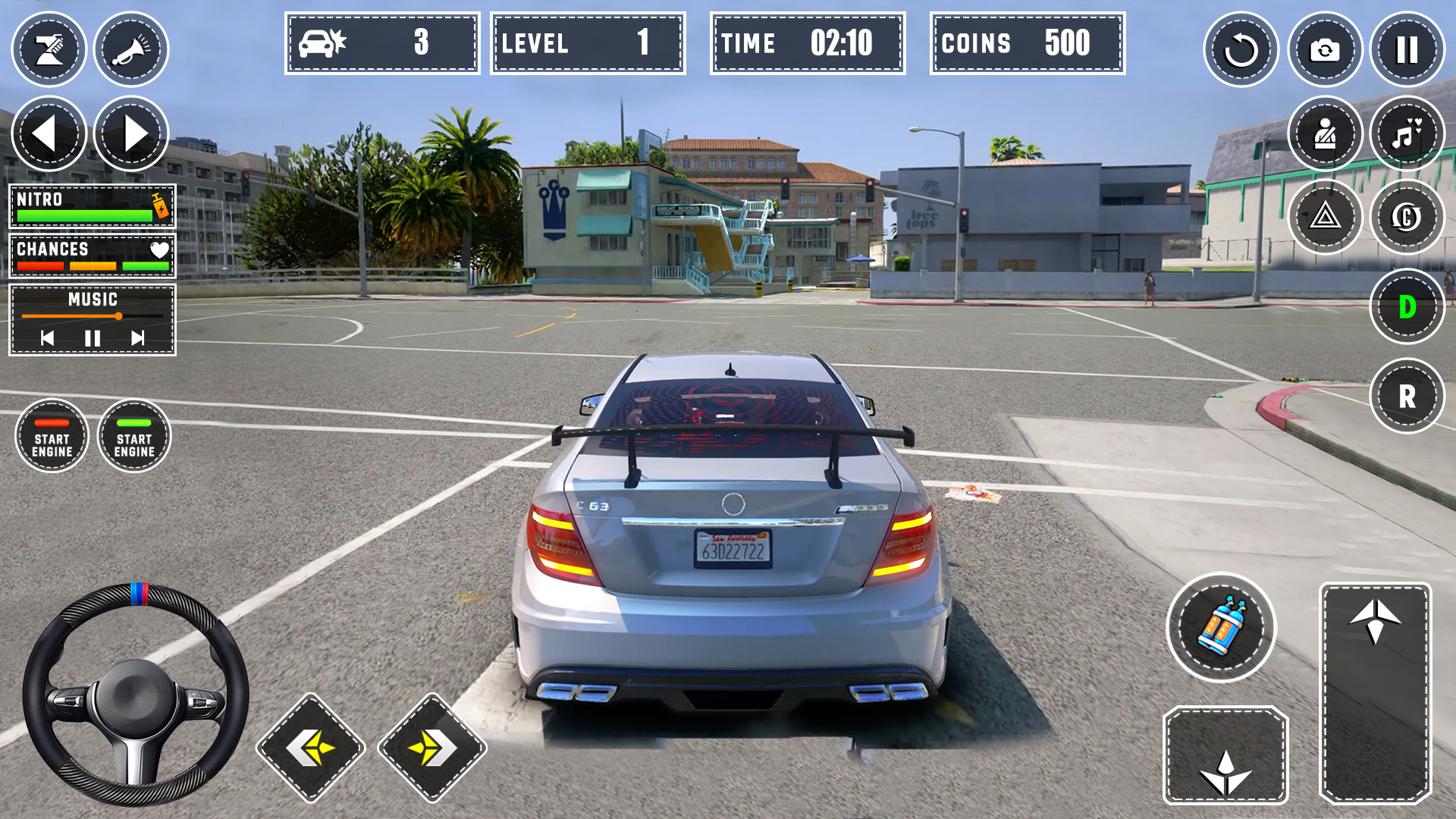Step on the accelerator pedal

tap(1375, 692)
